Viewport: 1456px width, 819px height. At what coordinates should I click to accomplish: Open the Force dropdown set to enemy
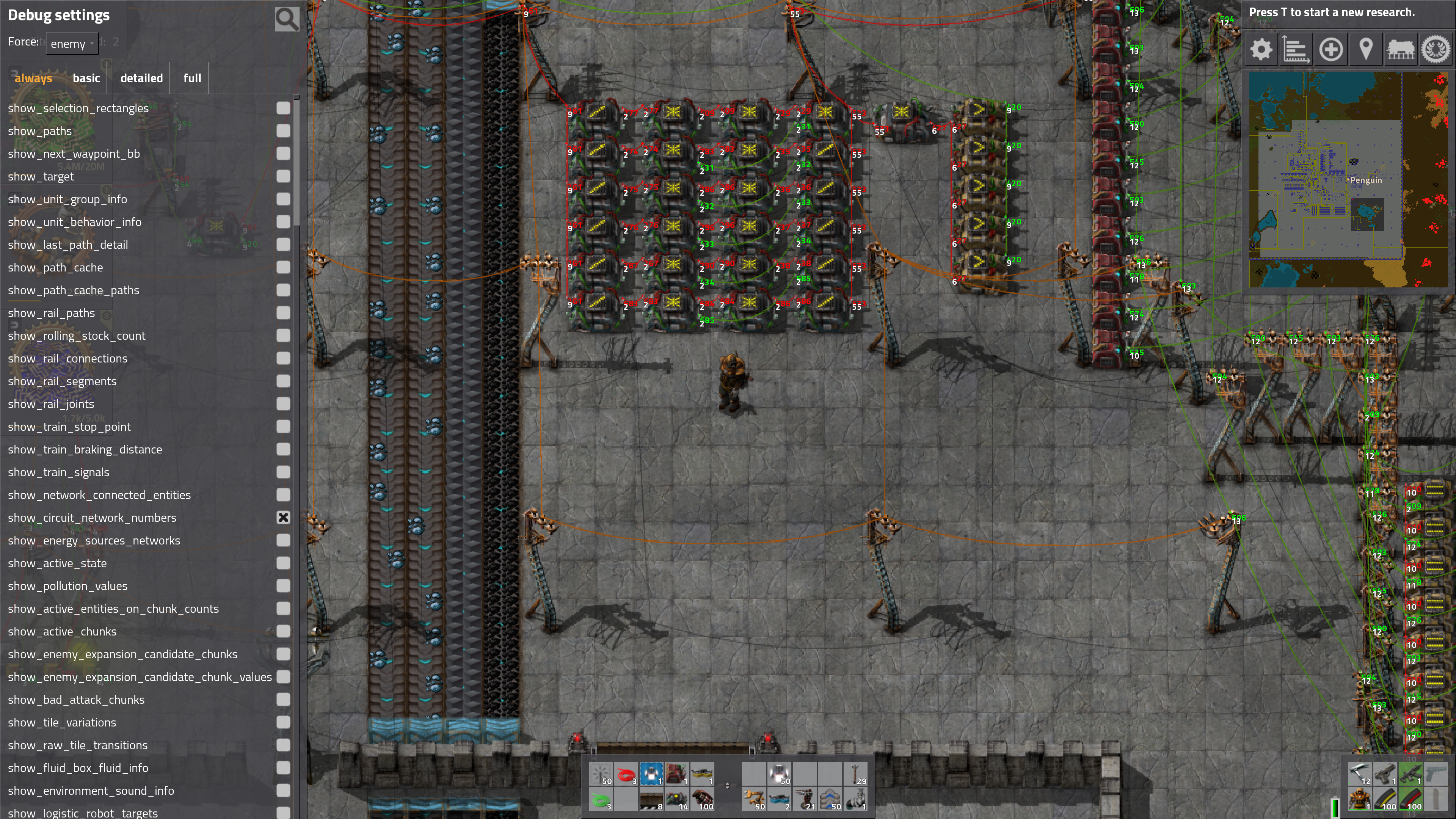(x=72, y=44)
